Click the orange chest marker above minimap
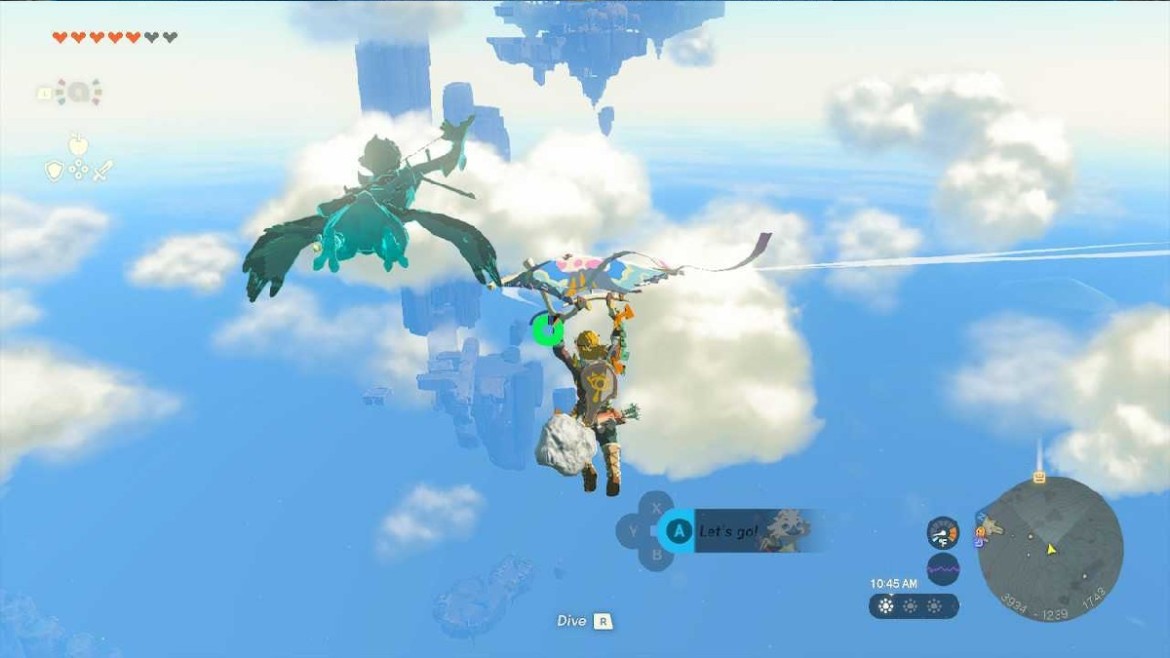1170x658 pixels. 1039,477
